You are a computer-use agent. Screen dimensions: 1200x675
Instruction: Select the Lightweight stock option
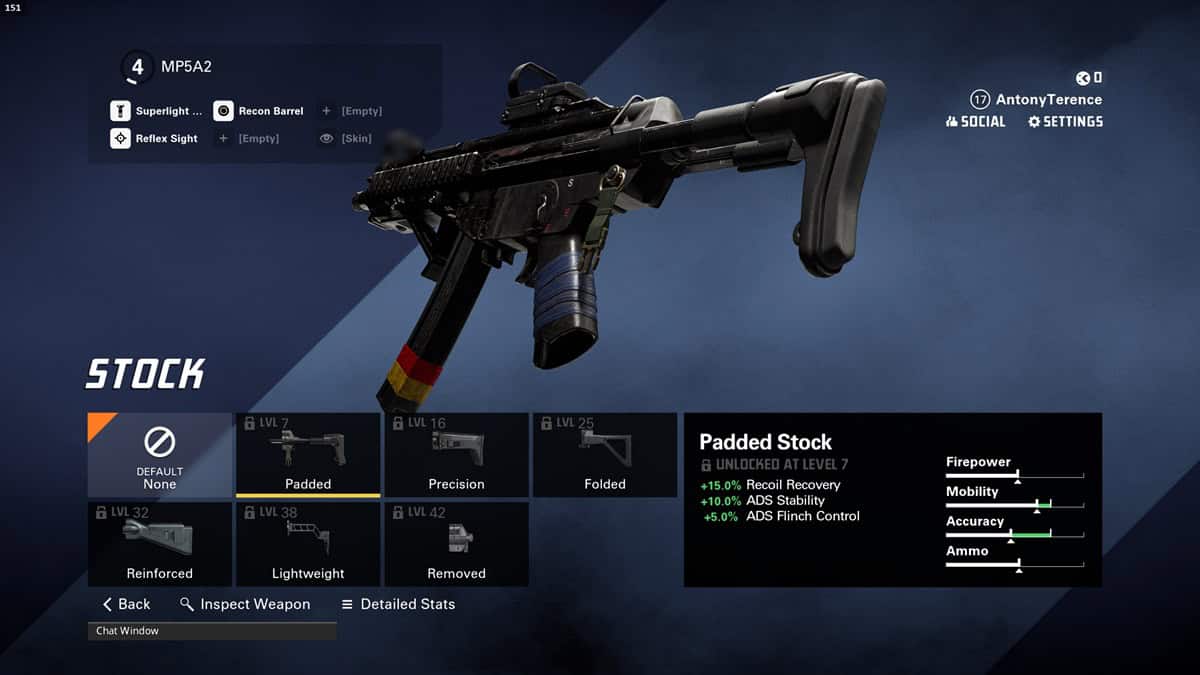tap(308, 544)
